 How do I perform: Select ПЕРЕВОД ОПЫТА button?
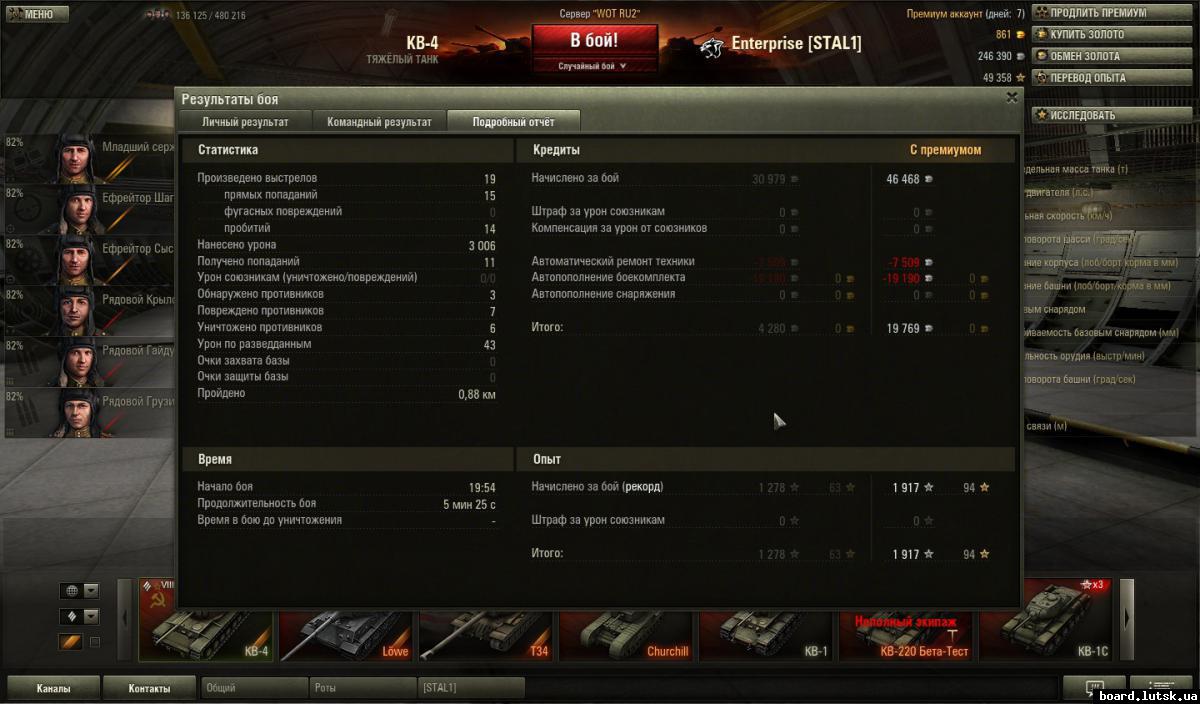point(1098,78)
